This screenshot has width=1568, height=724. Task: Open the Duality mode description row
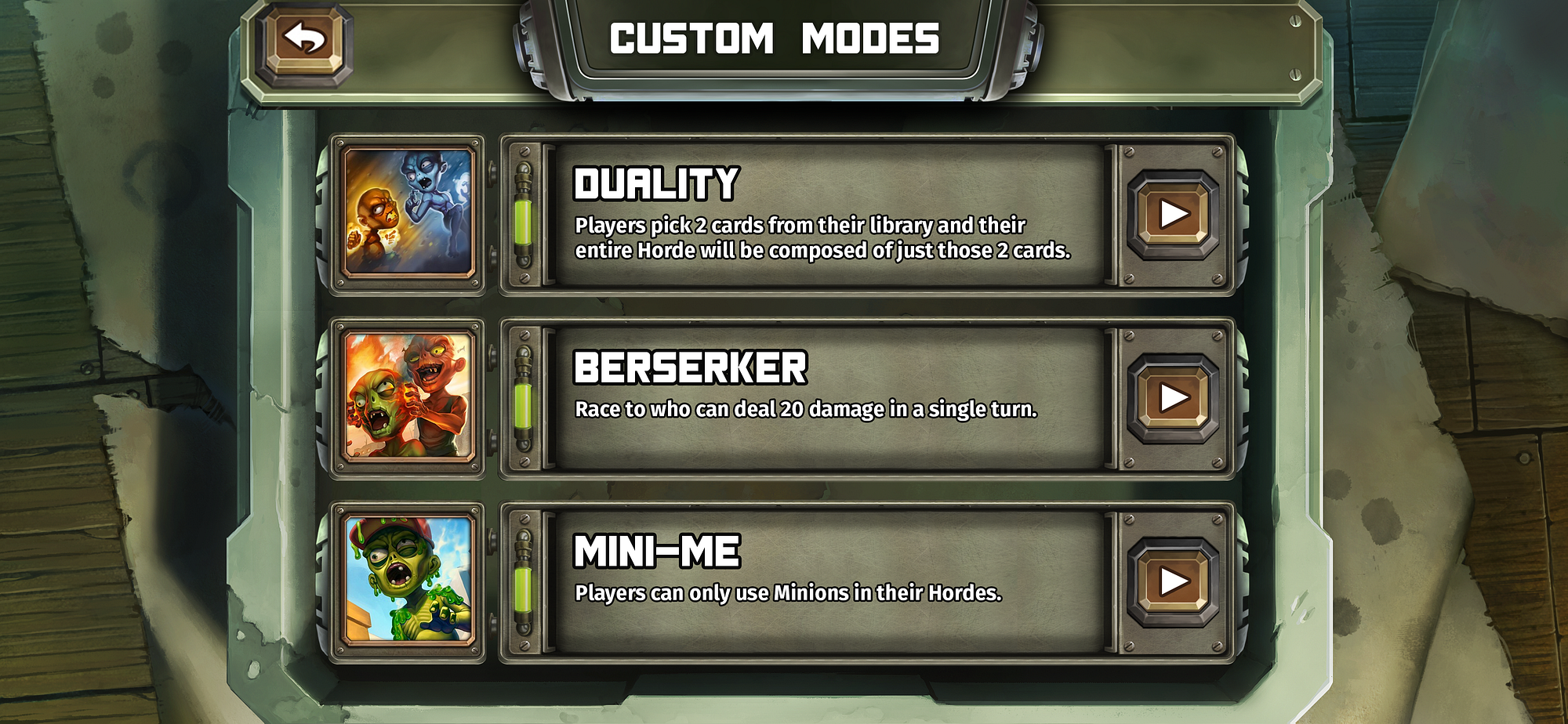pos(823,214)
